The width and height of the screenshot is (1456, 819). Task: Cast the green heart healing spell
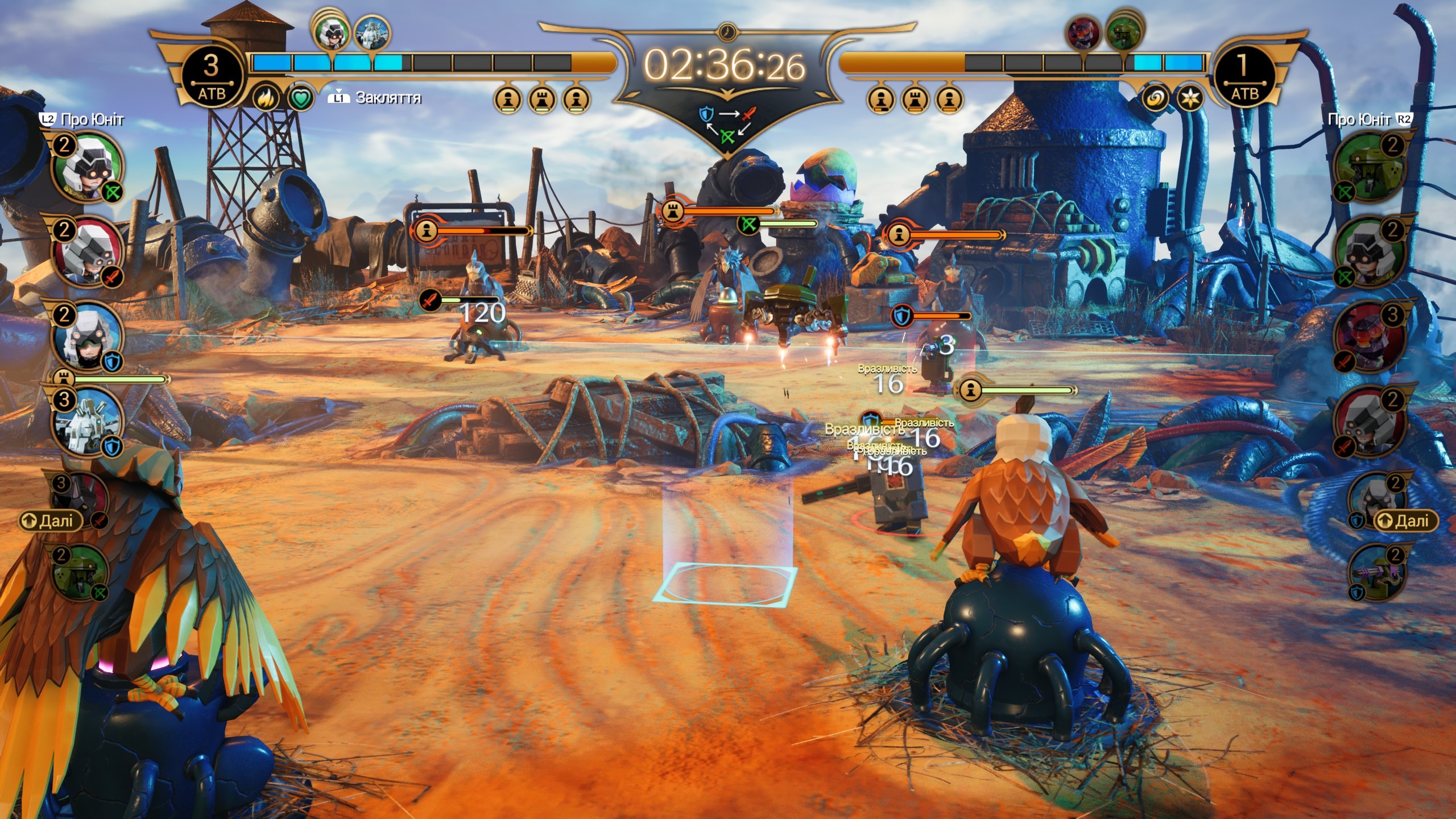pyautogui.click(x=301, y=100)
